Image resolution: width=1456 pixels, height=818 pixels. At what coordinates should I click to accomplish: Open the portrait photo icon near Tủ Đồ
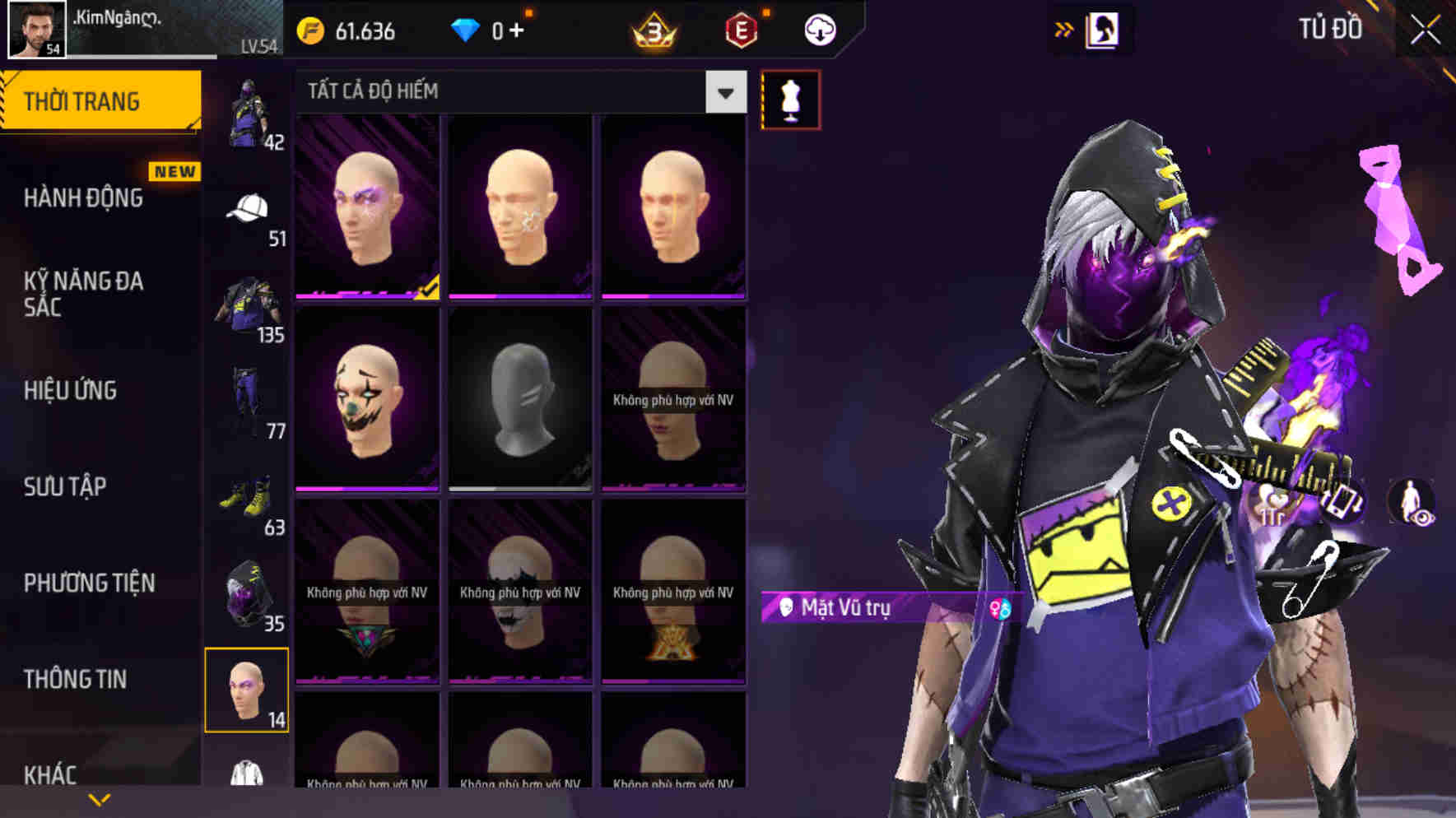tap(1101, 29)
